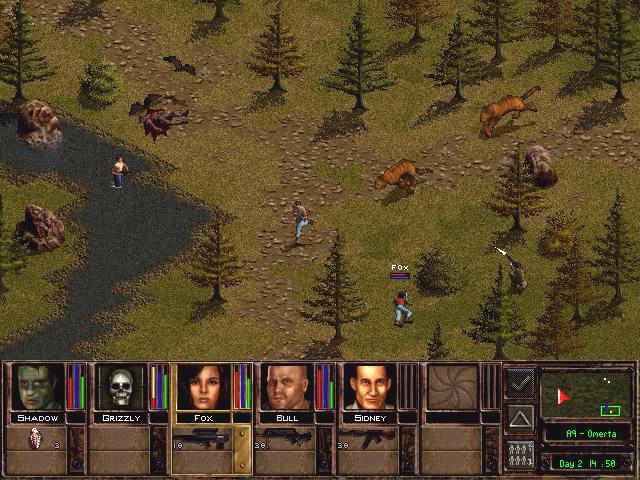Choose Fox's portrait in the team panel
The image size is (640, 480).
click(204, 387)
